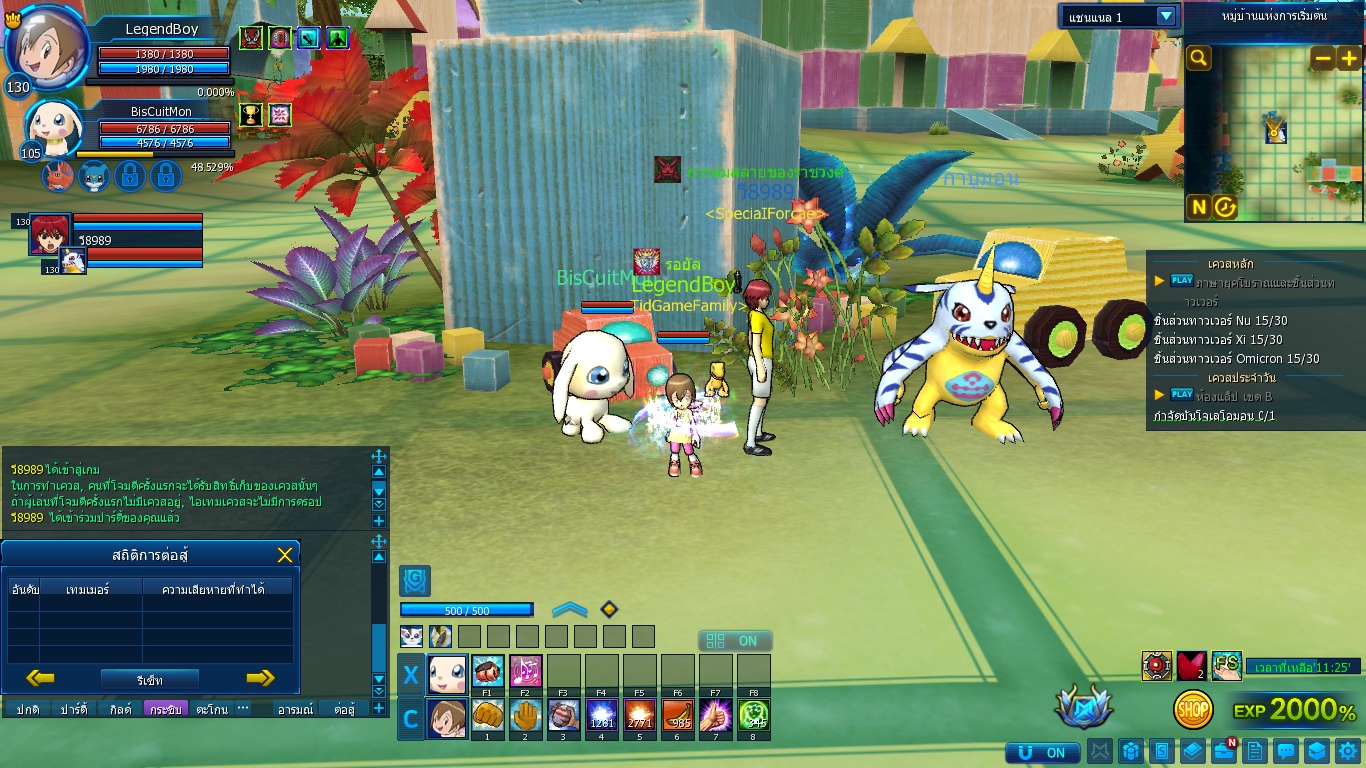Zoom out the minimap with minus button
Screen dimensions: 1366x768
click(1323, 58)
